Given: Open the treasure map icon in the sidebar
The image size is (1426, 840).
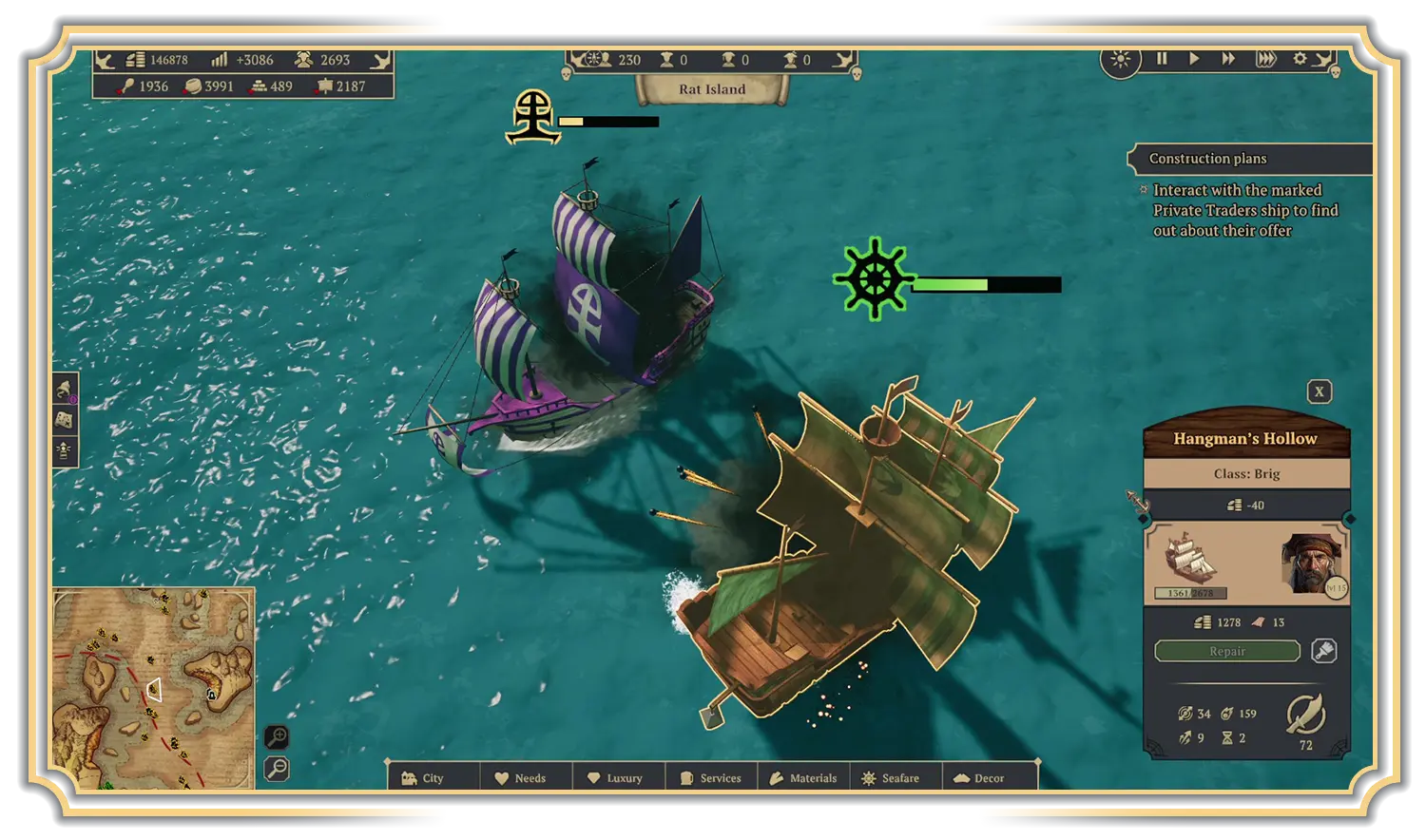Looking at the screenshot, I should (x=63, y=422).
